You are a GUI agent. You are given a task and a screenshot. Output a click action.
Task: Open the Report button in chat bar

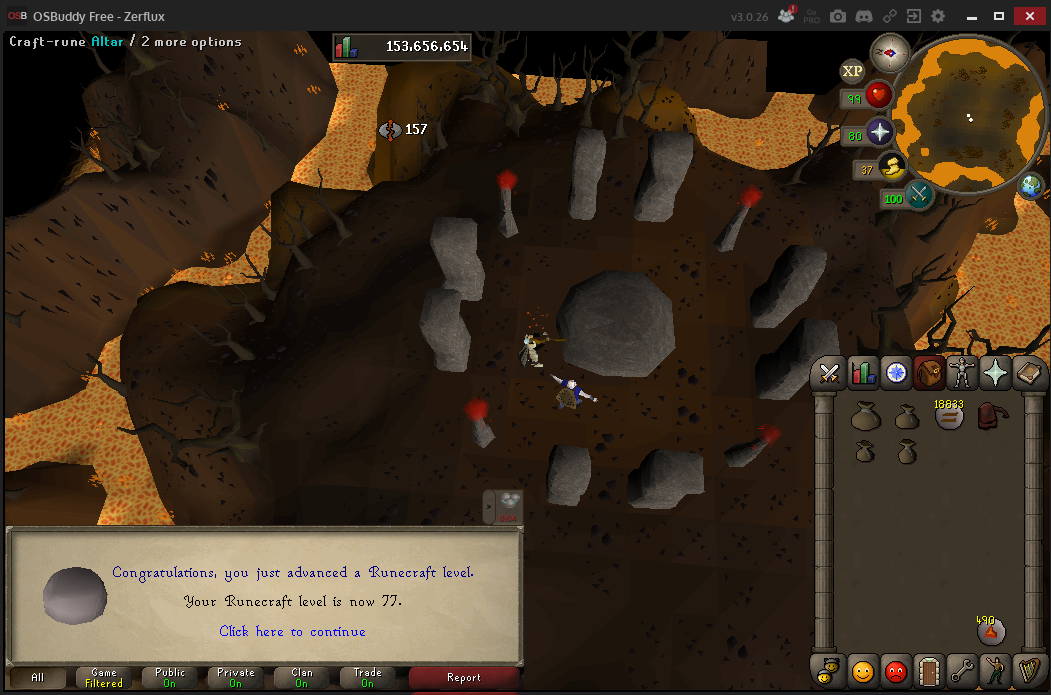coord(464,677)
